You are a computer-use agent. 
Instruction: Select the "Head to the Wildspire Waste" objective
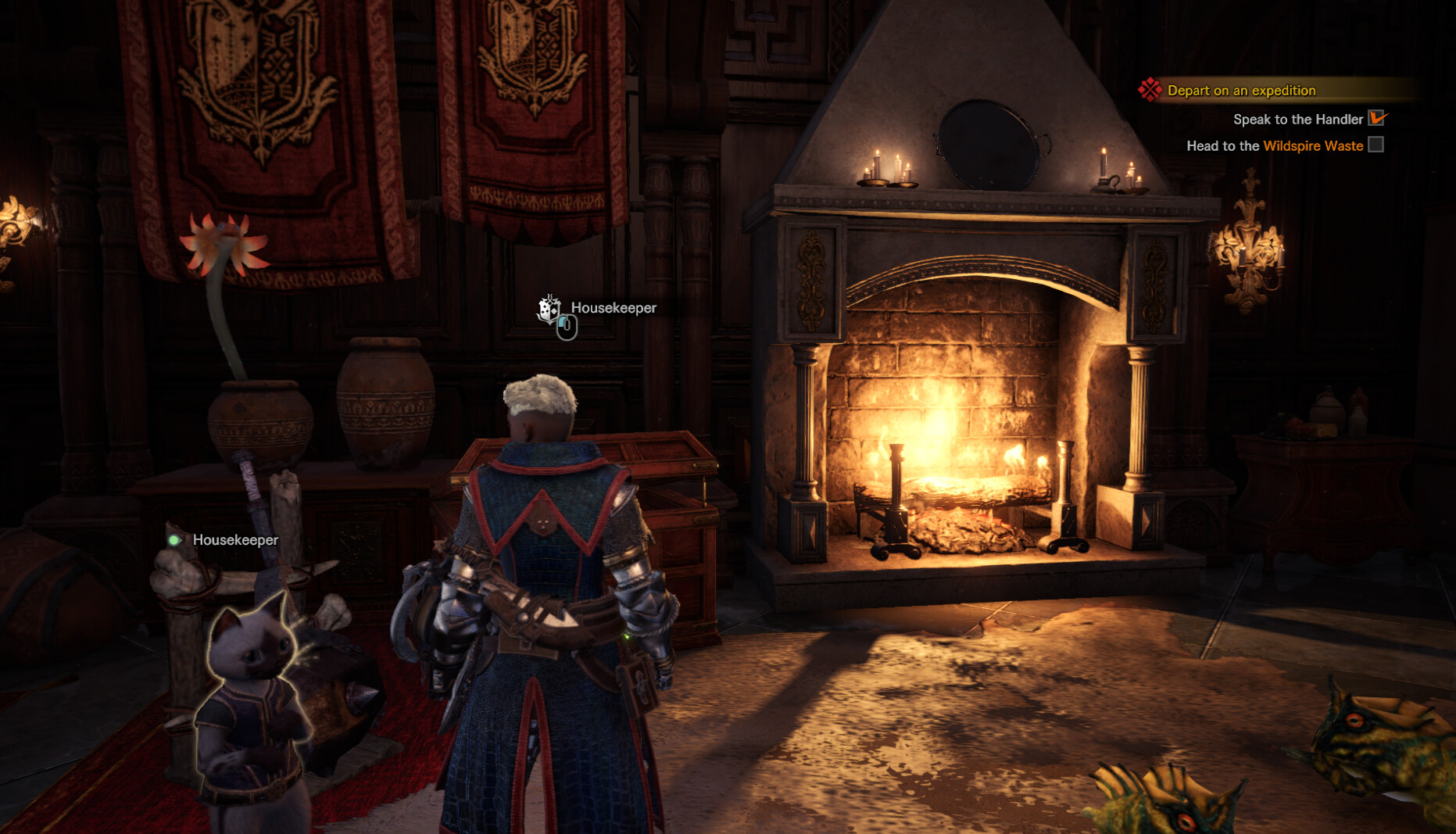pos(1274,146)
